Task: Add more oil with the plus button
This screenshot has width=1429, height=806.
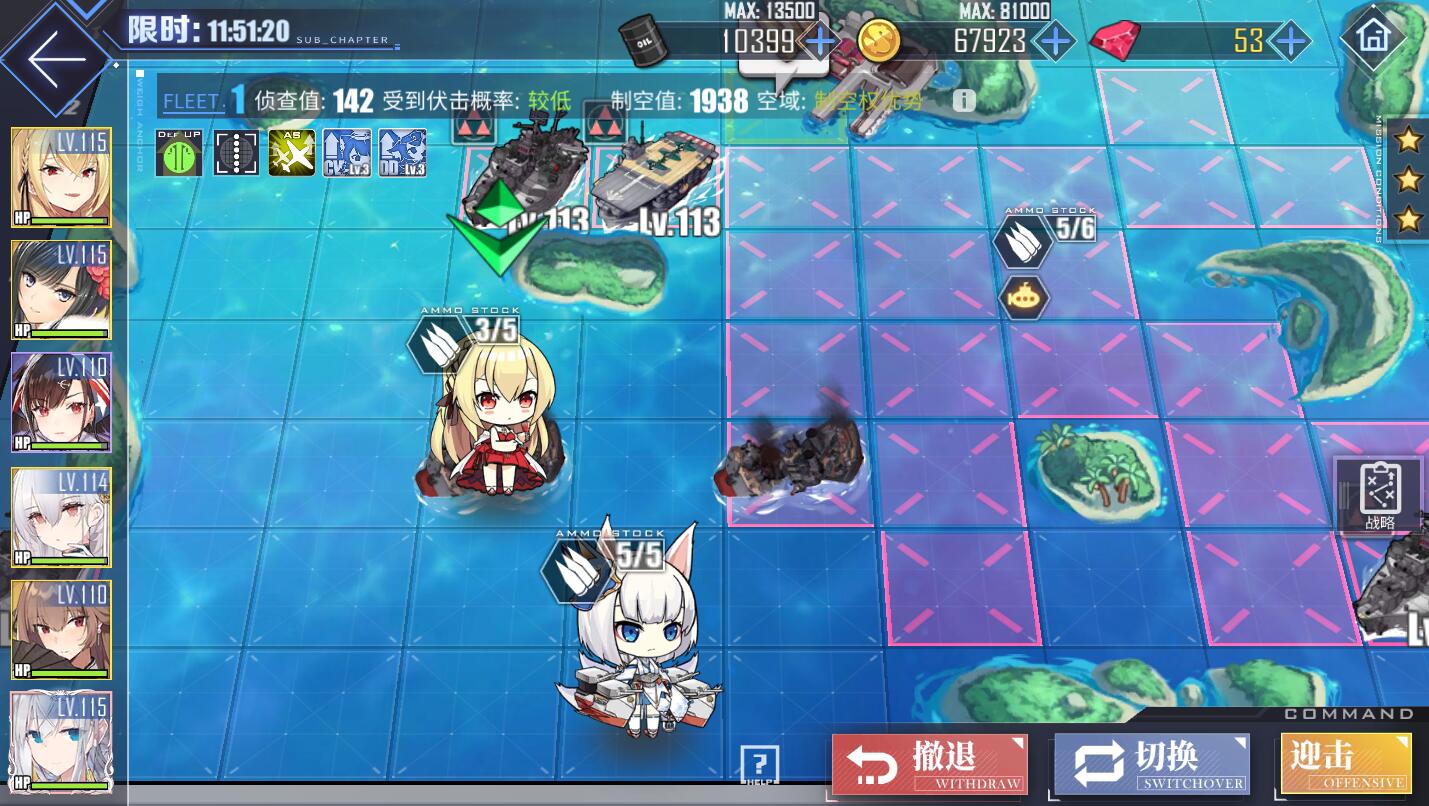Action: 820,41
